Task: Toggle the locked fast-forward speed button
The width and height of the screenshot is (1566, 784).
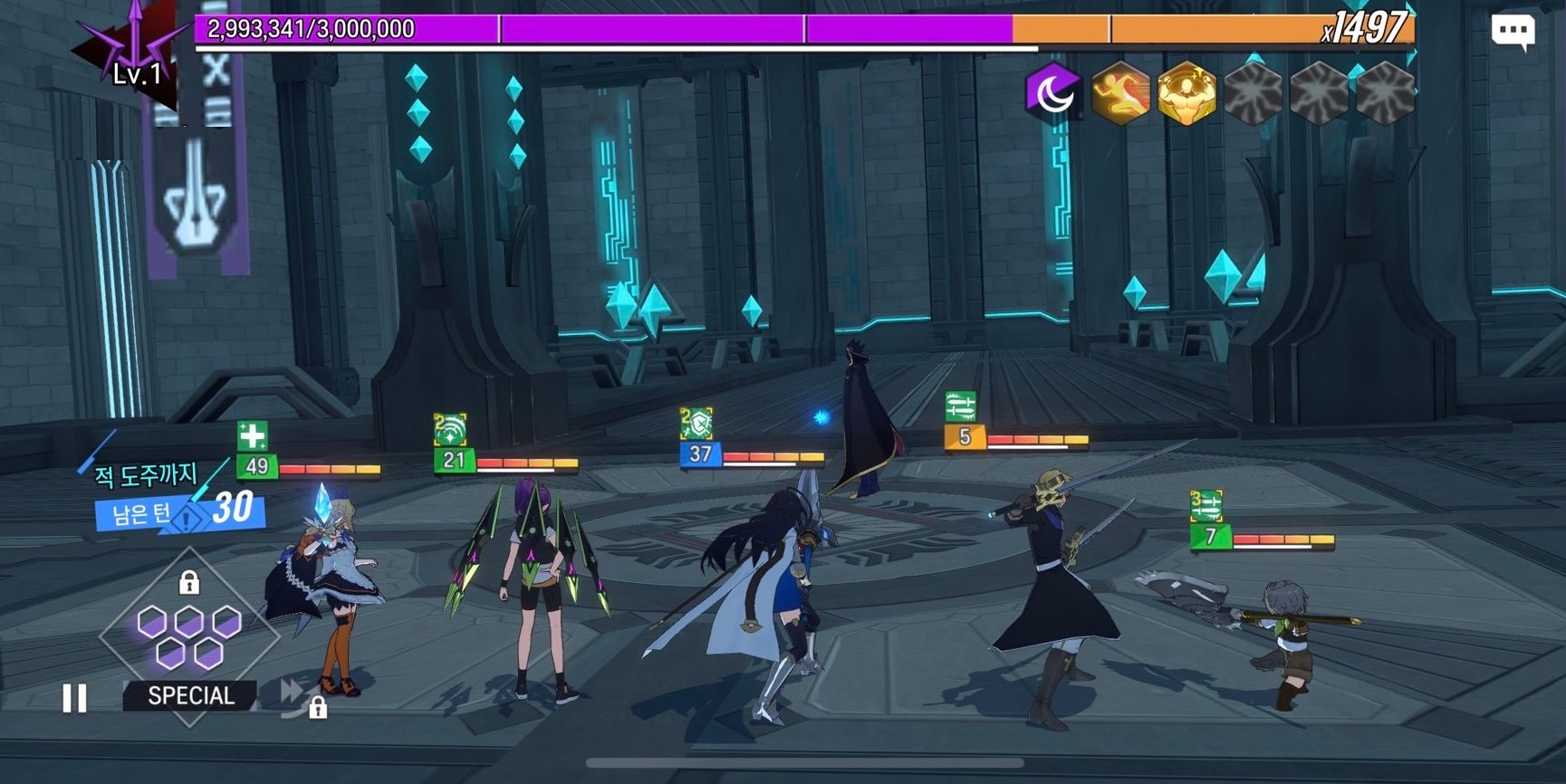Action: [x=296, y=696]
